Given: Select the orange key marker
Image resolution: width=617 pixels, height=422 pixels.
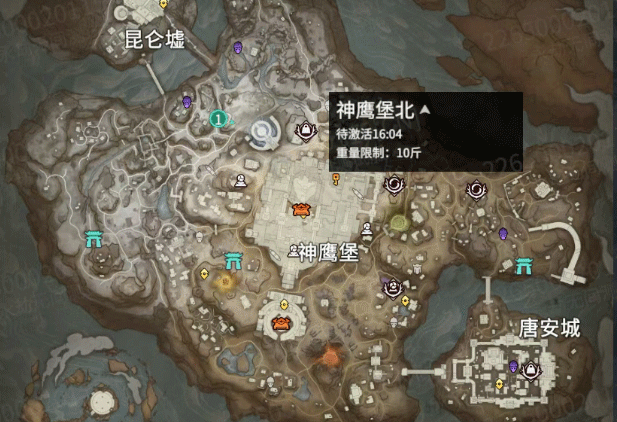Looking at the screenshot, I should tap(336, 178).
